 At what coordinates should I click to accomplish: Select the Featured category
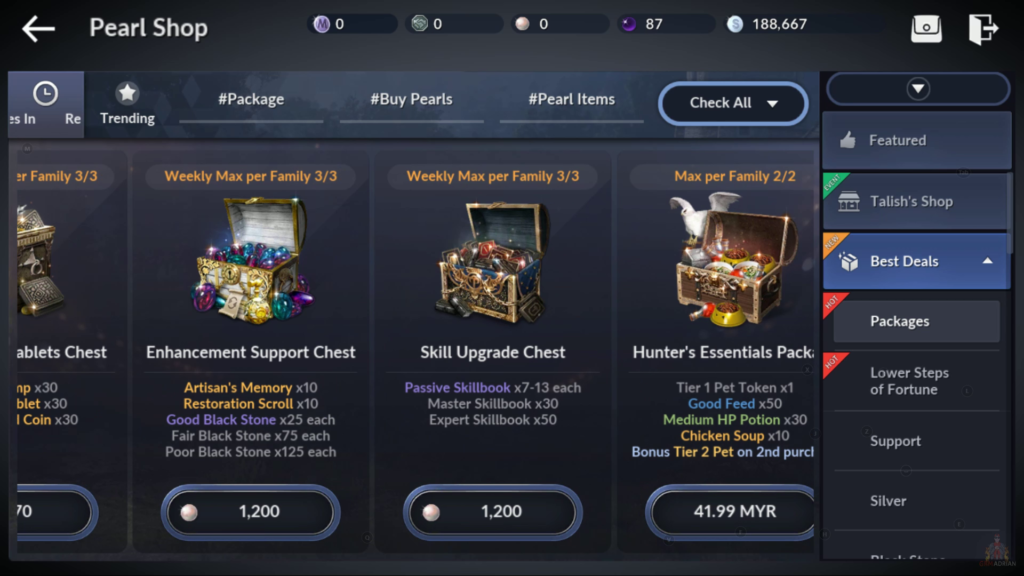pyautogui.click(x=915, y=141)
